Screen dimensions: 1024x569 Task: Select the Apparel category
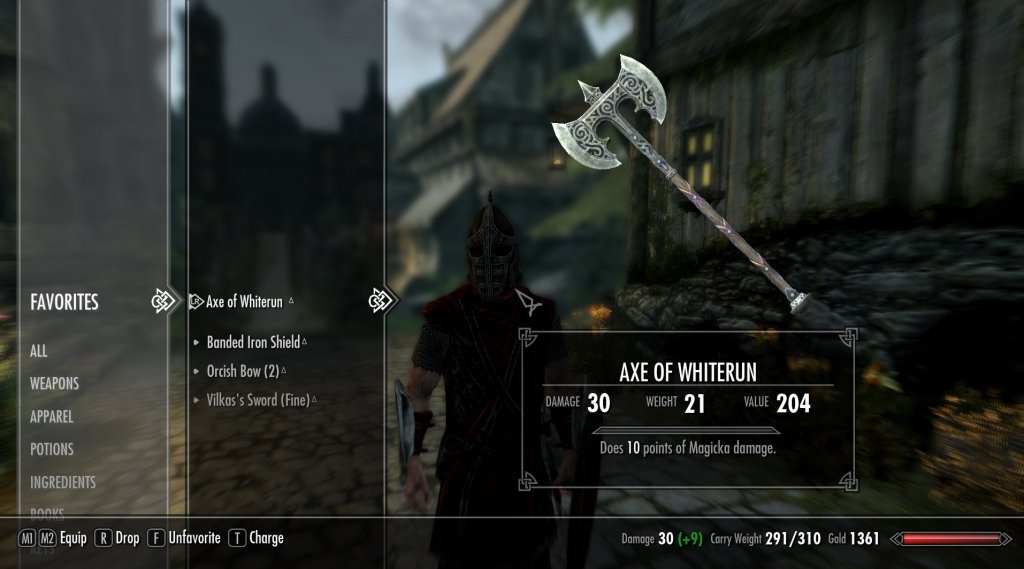point(51,416)
